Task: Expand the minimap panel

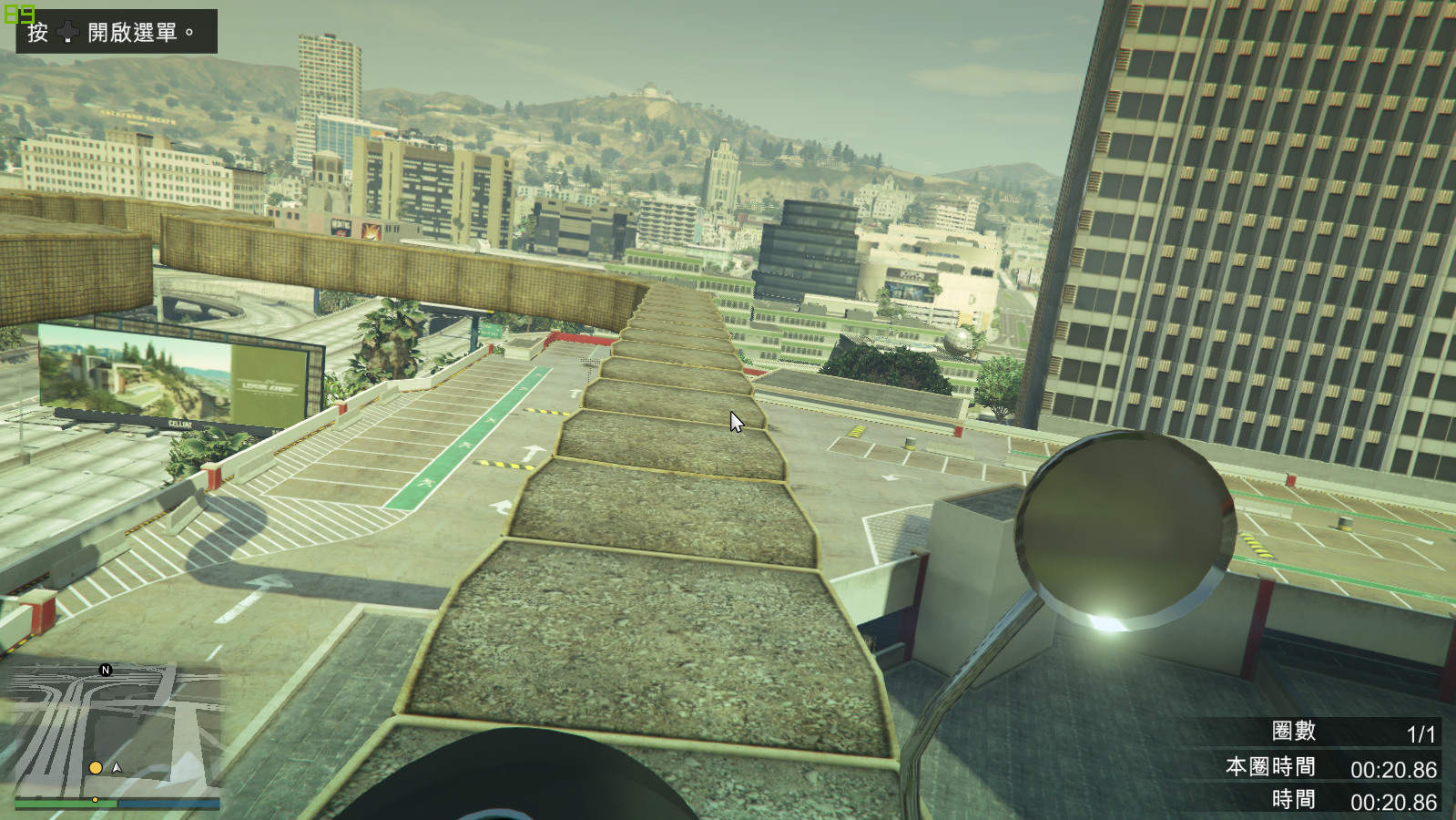Action: pos(109,720)
